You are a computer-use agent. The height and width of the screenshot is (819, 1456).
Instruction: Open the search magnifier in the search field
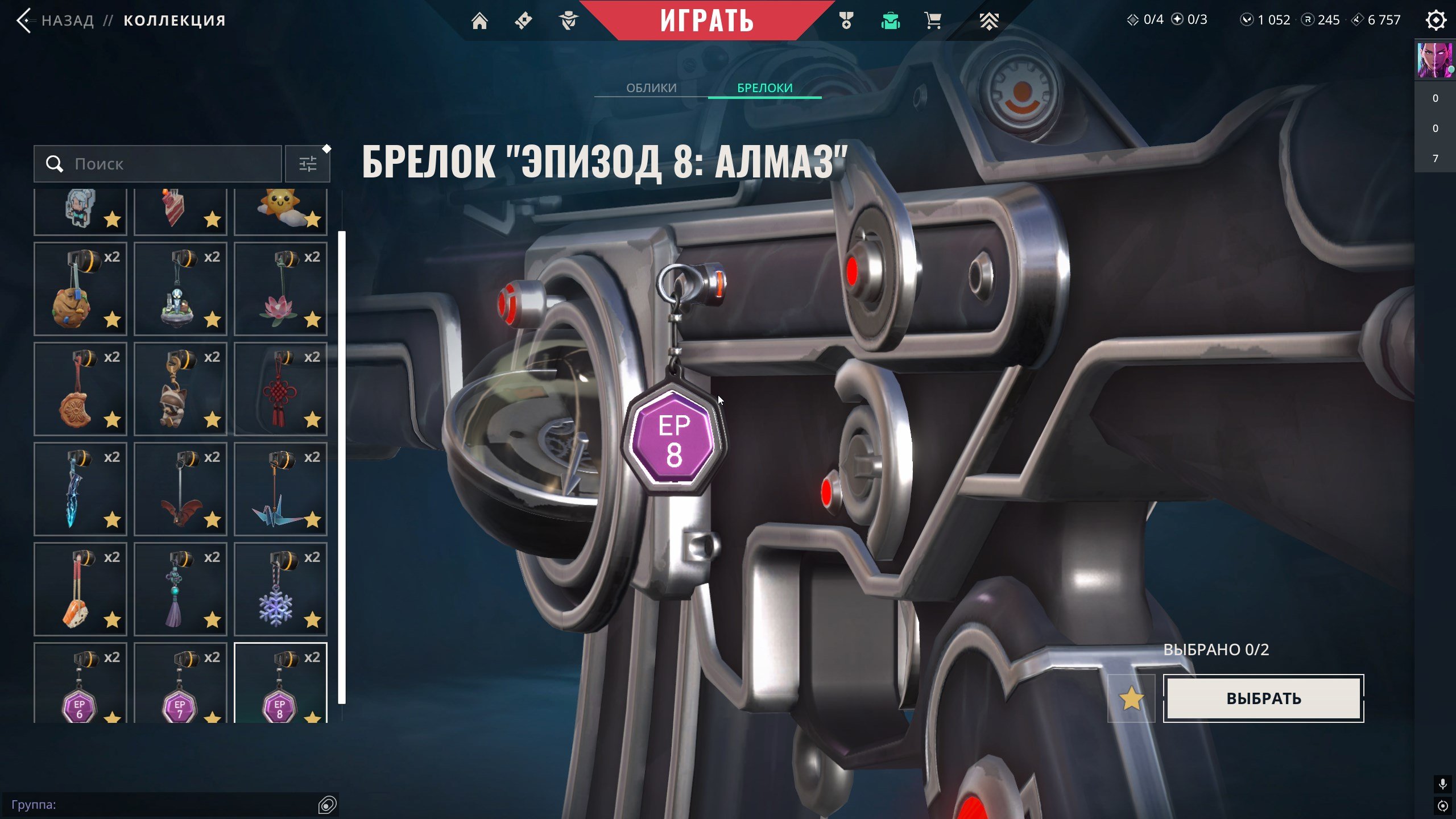55,164
